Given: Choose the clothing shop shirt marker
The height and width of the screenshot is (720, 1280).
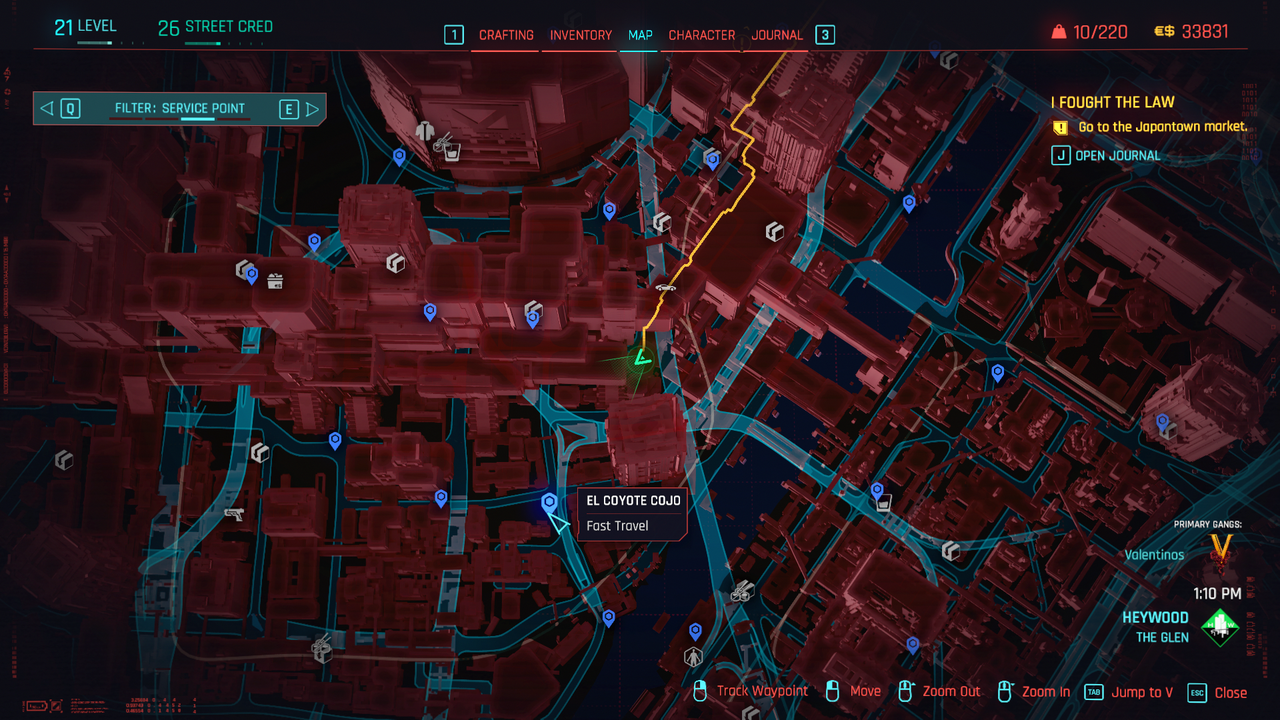Looking at the screenshot, I should tap(425, 131).
